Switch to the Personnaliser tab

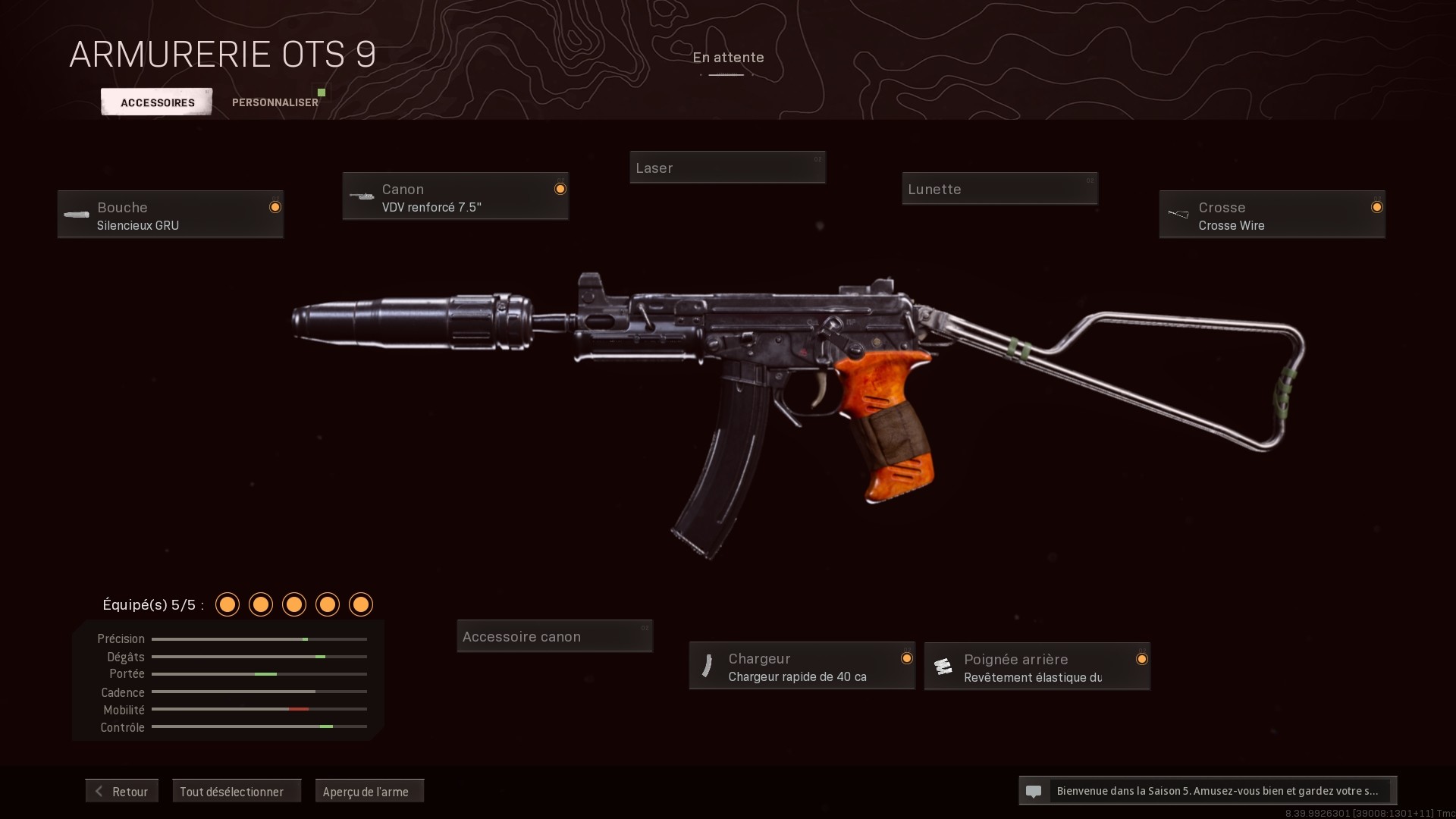tap(275, 102)
